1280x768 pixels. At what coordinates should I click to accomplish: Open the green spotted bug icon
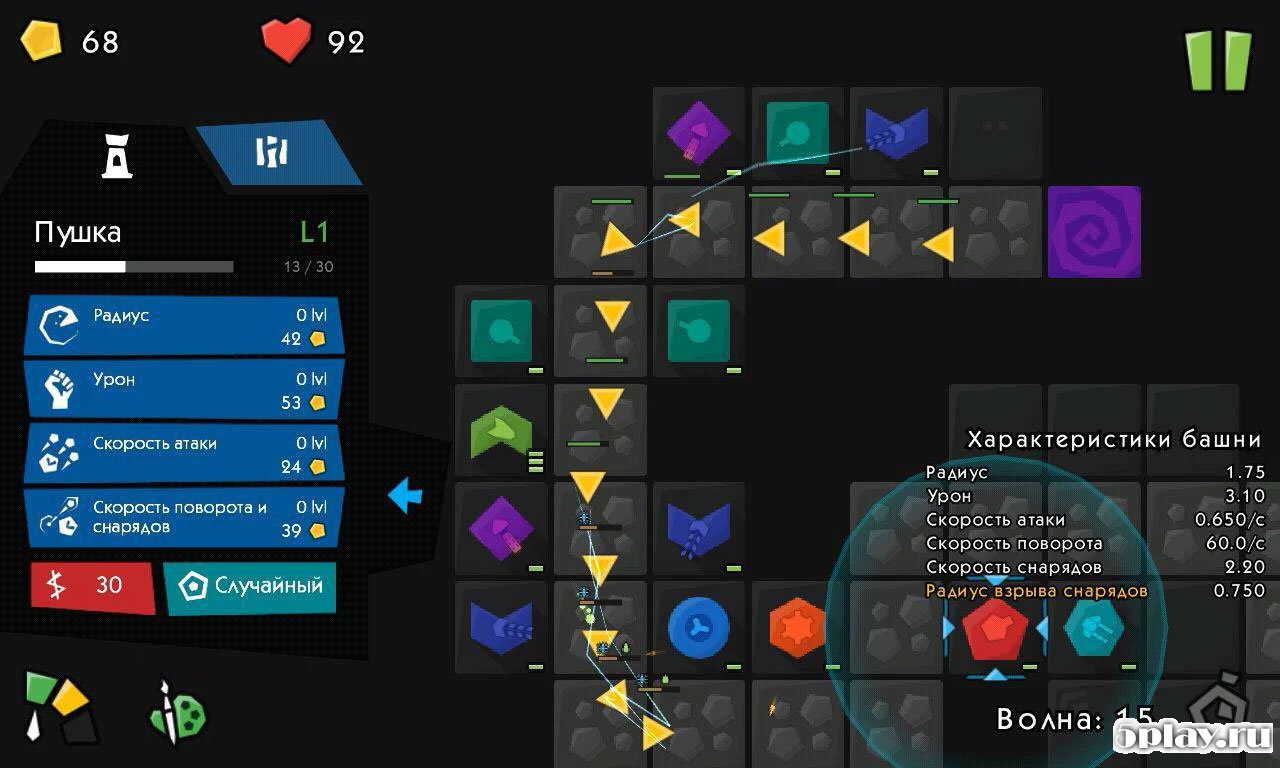click(178, 714)
